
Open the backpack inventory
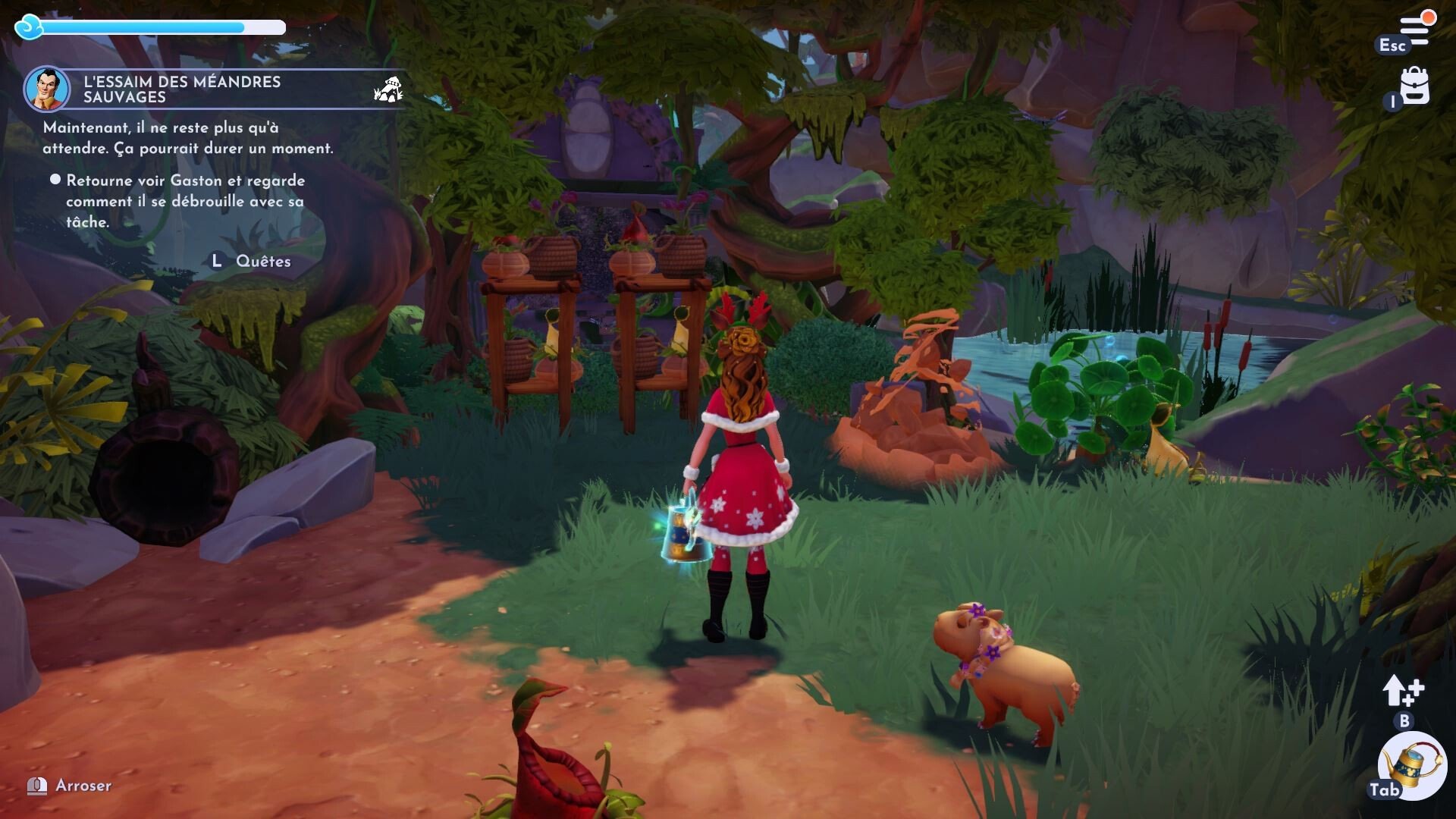[x=1415, y=86]
